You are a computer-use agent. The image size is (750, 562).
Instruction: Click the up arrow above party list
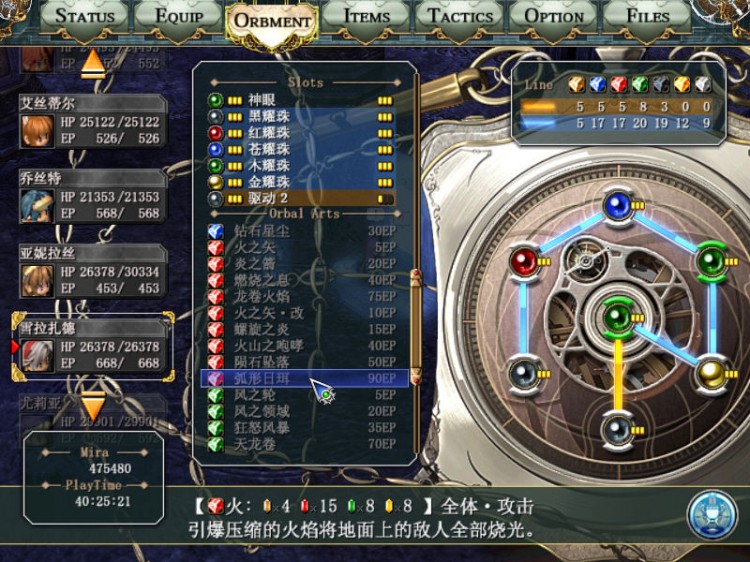(93, 62)
